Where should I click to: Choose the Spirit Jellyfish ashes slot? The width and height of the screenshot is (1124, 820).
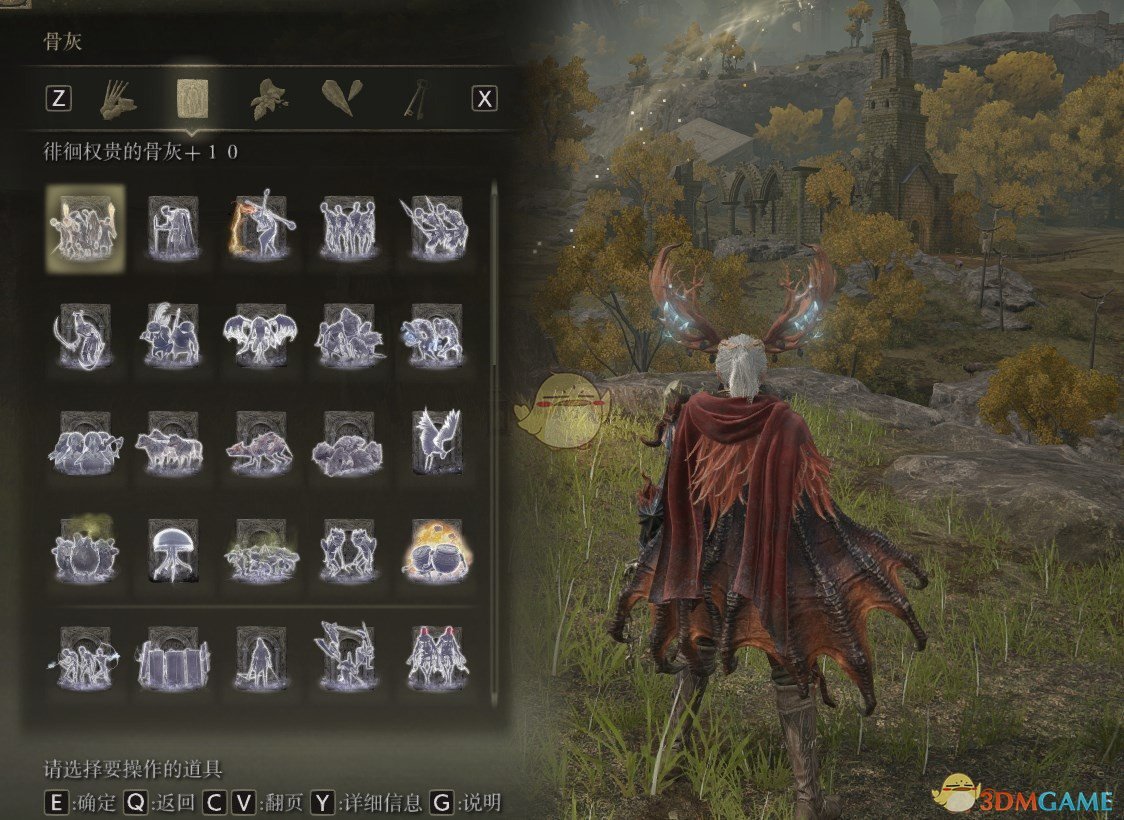pyautogui.click(x=173, y=550)
